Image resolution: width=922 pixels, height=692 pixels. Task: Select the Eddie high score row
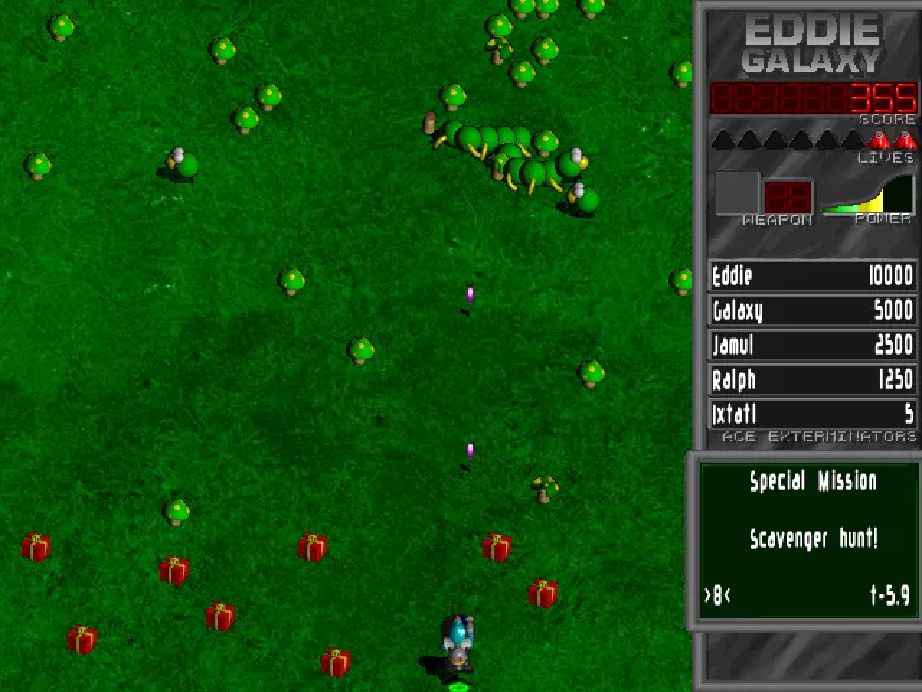click(812, 276)
